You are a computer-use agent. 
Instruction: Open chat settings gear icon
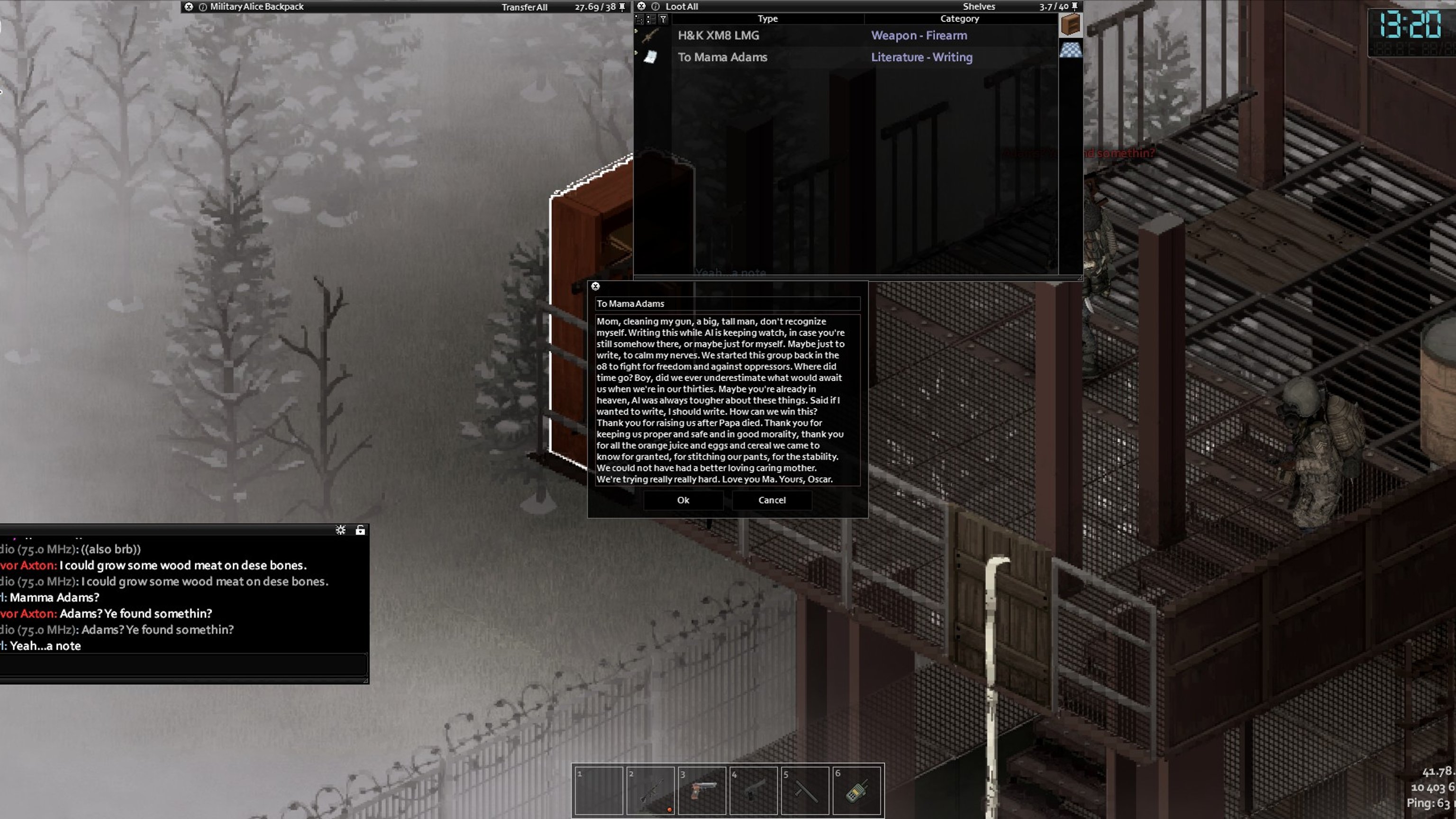pos(340,530)
